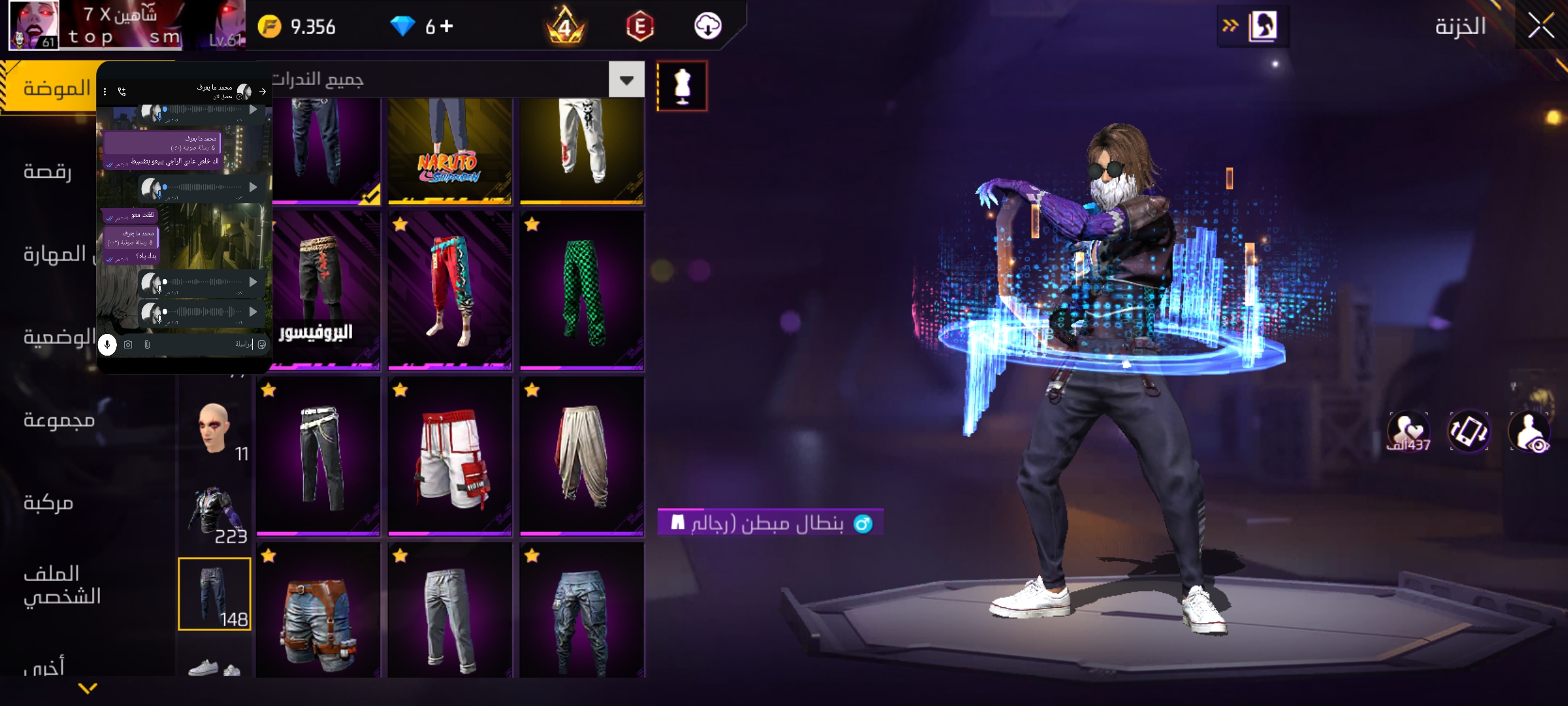Select the white and red shorts
The image size is (1568, 706).
[450, 457]
